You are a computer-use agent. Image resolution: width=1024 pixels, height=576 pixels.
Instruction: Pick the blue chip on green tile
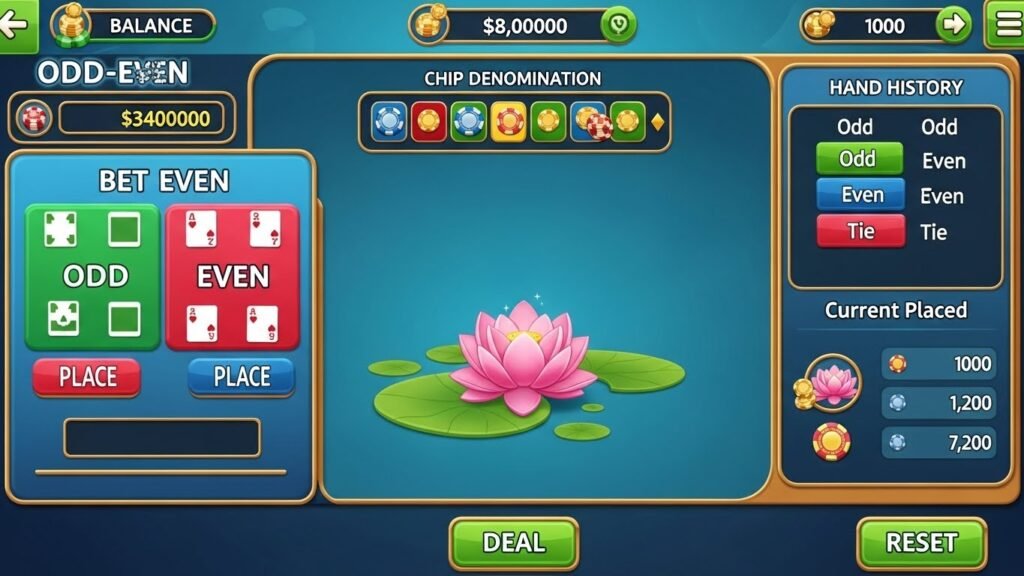pos(468,122)
